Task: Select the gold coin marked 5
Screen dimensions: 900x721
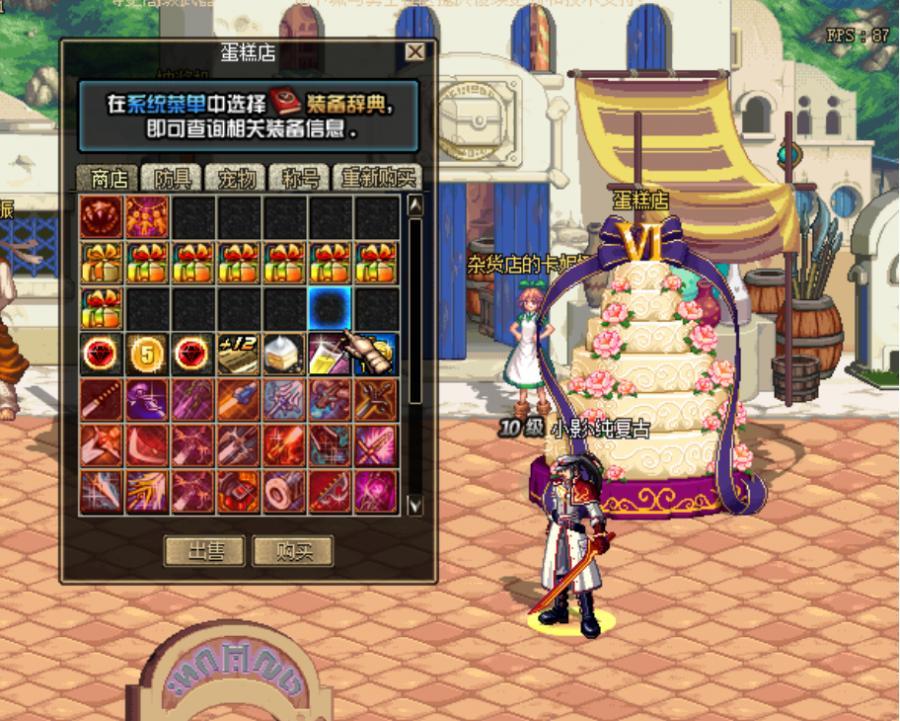Action: (x=147, y=355)
